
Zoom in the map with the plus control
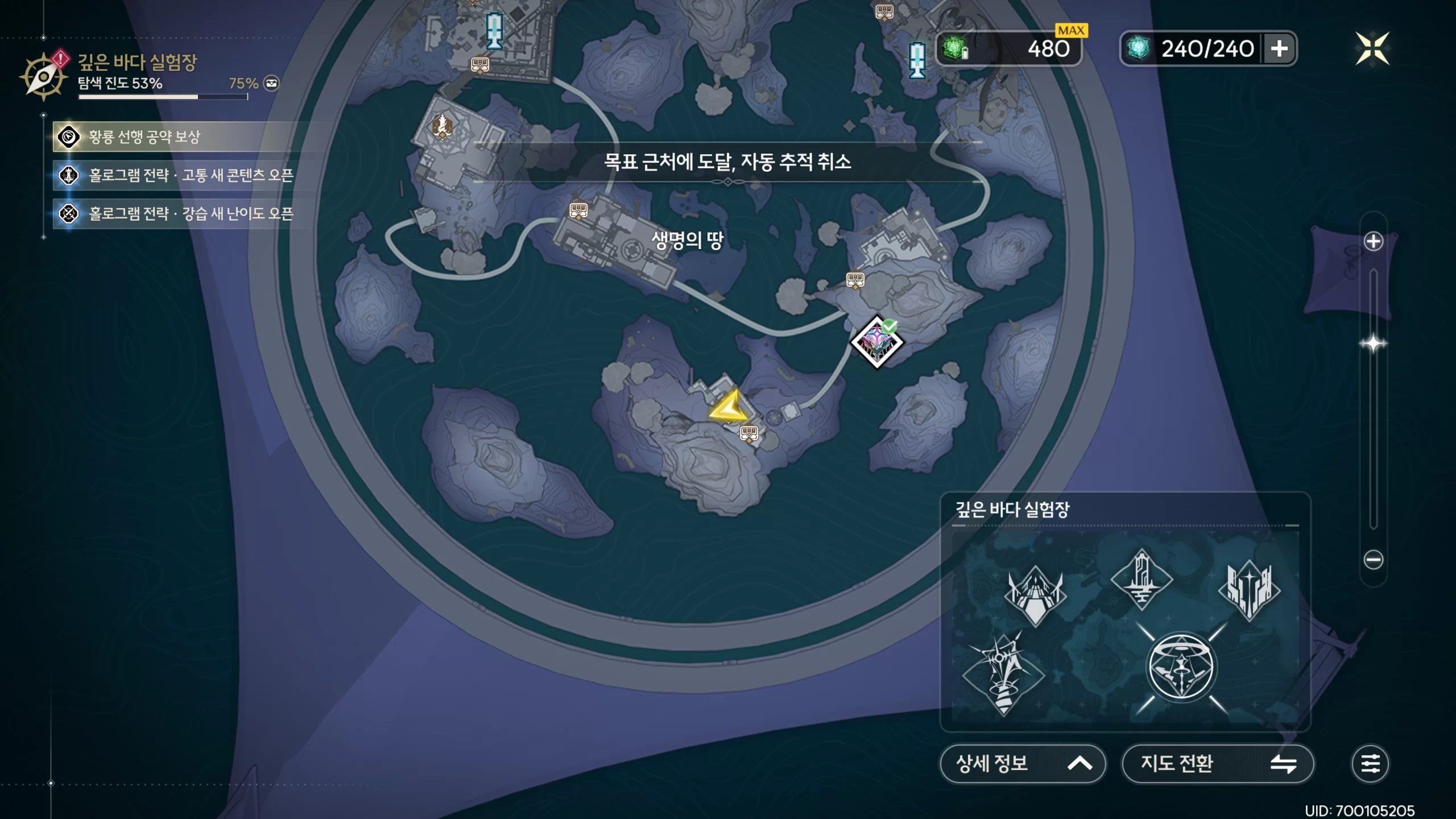pyautogui.click(x=1373, y=241)
